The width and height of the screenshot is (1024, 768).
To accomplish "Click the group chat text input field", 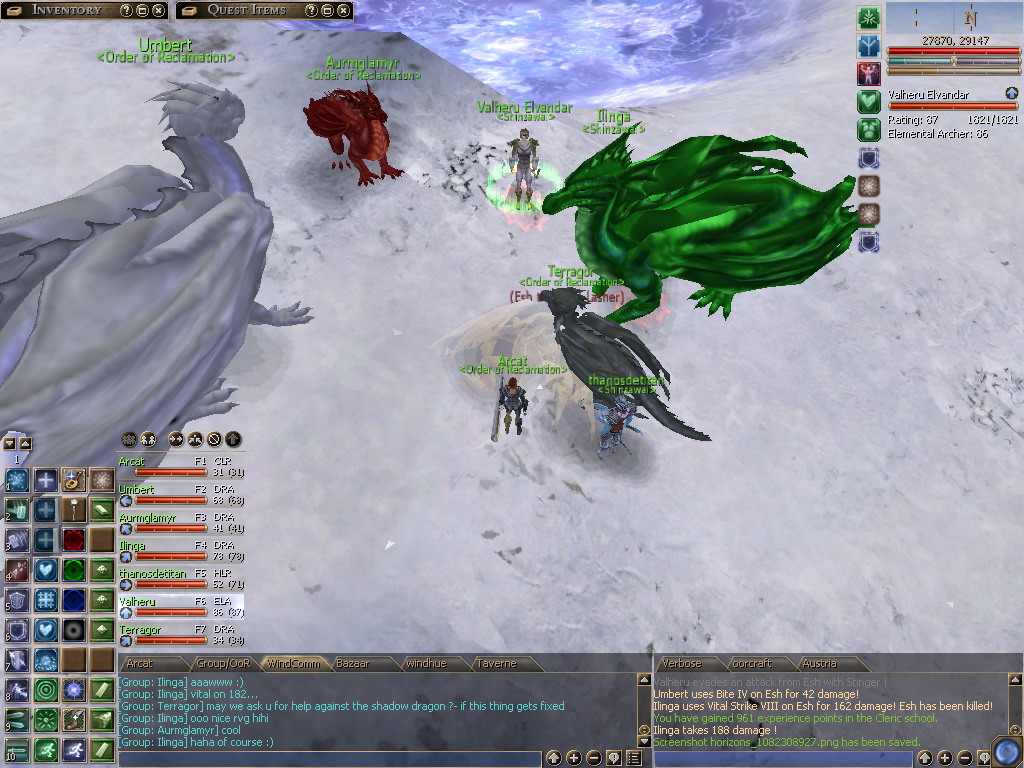I will [330, 759].
